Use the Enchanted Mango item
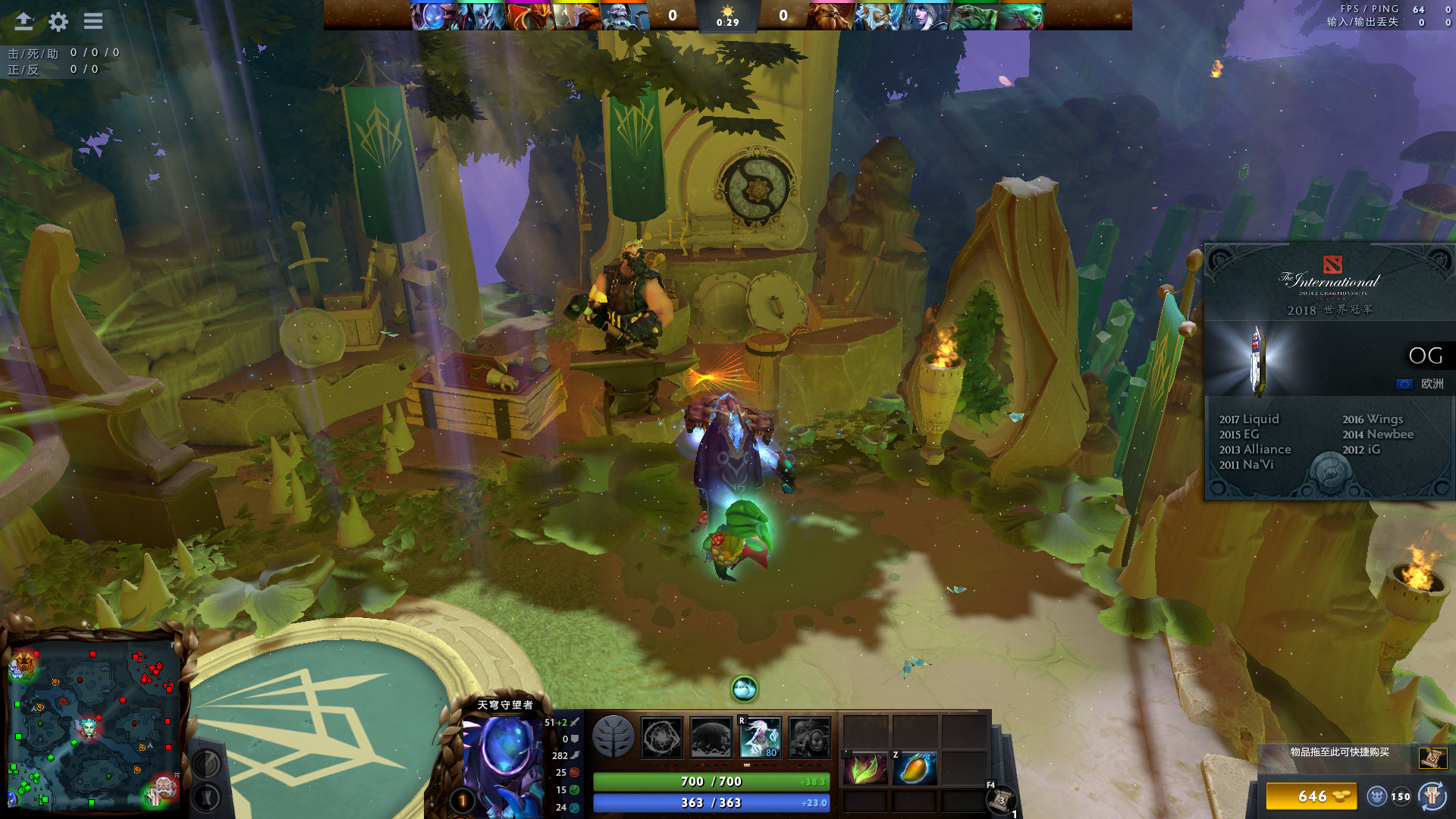The height and width of the screenshot is (819, 1456). [x=915, y=769]
